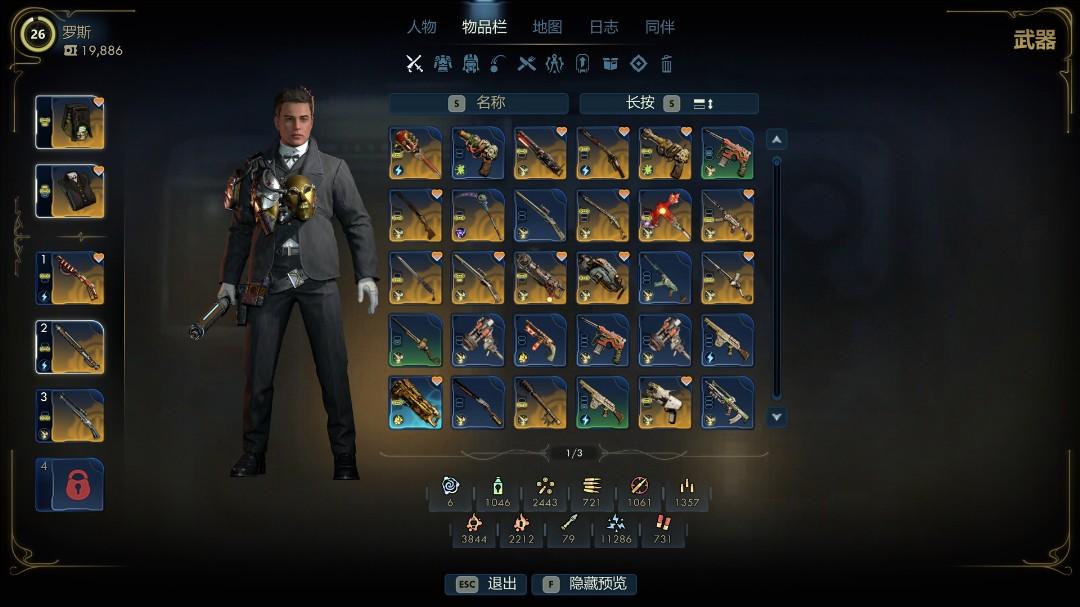1080x607 pixels.
Task: Open the 地图 tab
Action: [x=547, y=27]
